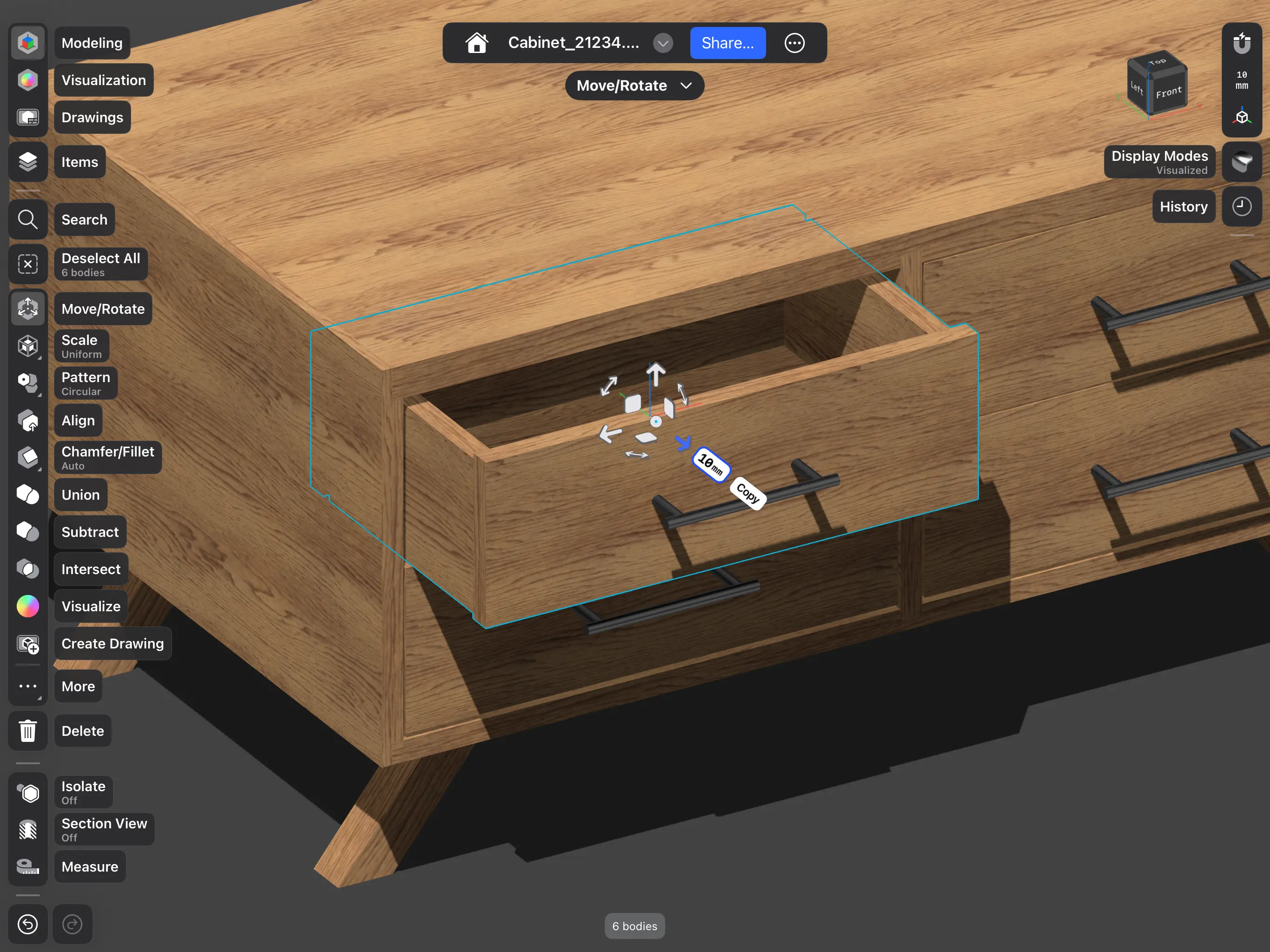This screenshot has width=1270, height=952.
Task: Open the Items panel
Action: coord(79,161)
